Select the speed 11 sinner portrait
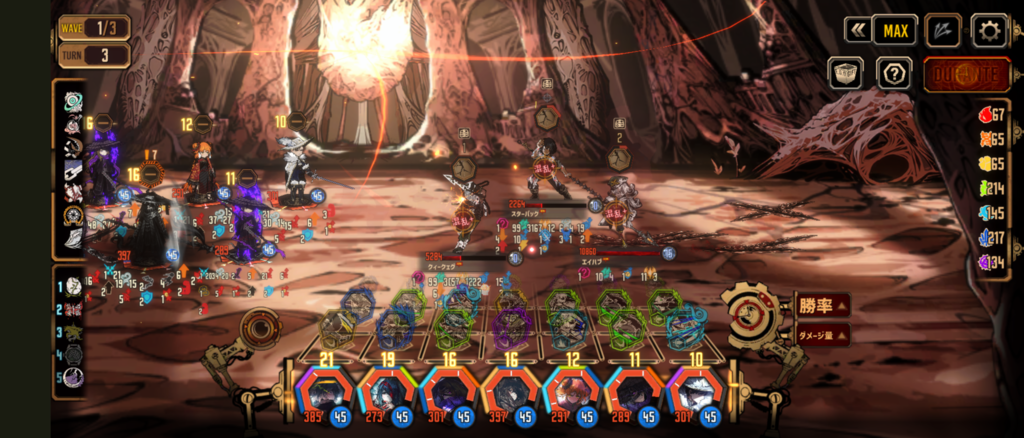The height and width of the screenshot is (438, 1024). tap(632, 393)
